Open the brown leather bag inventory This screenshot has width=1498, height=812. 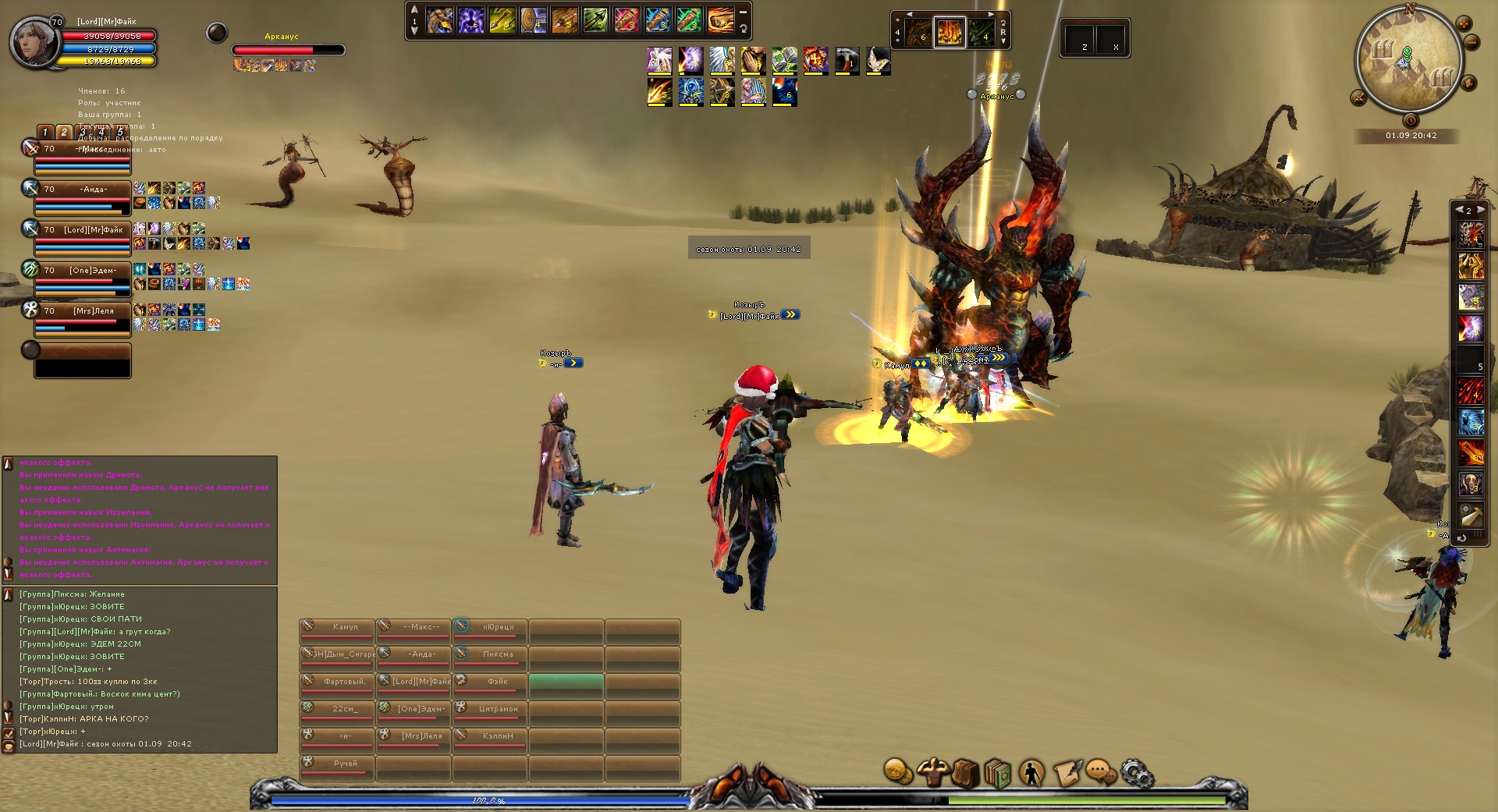coord(965,773)
